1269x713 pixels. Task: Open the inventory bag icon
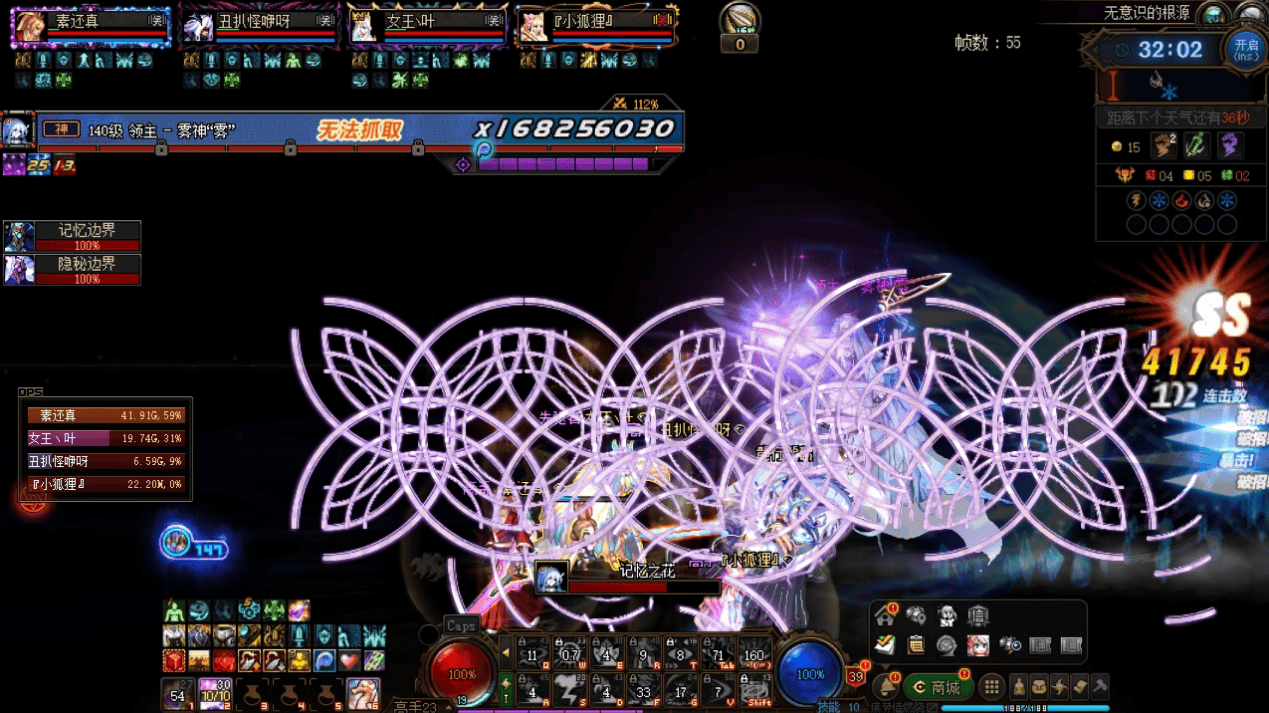click(1039, 687)
